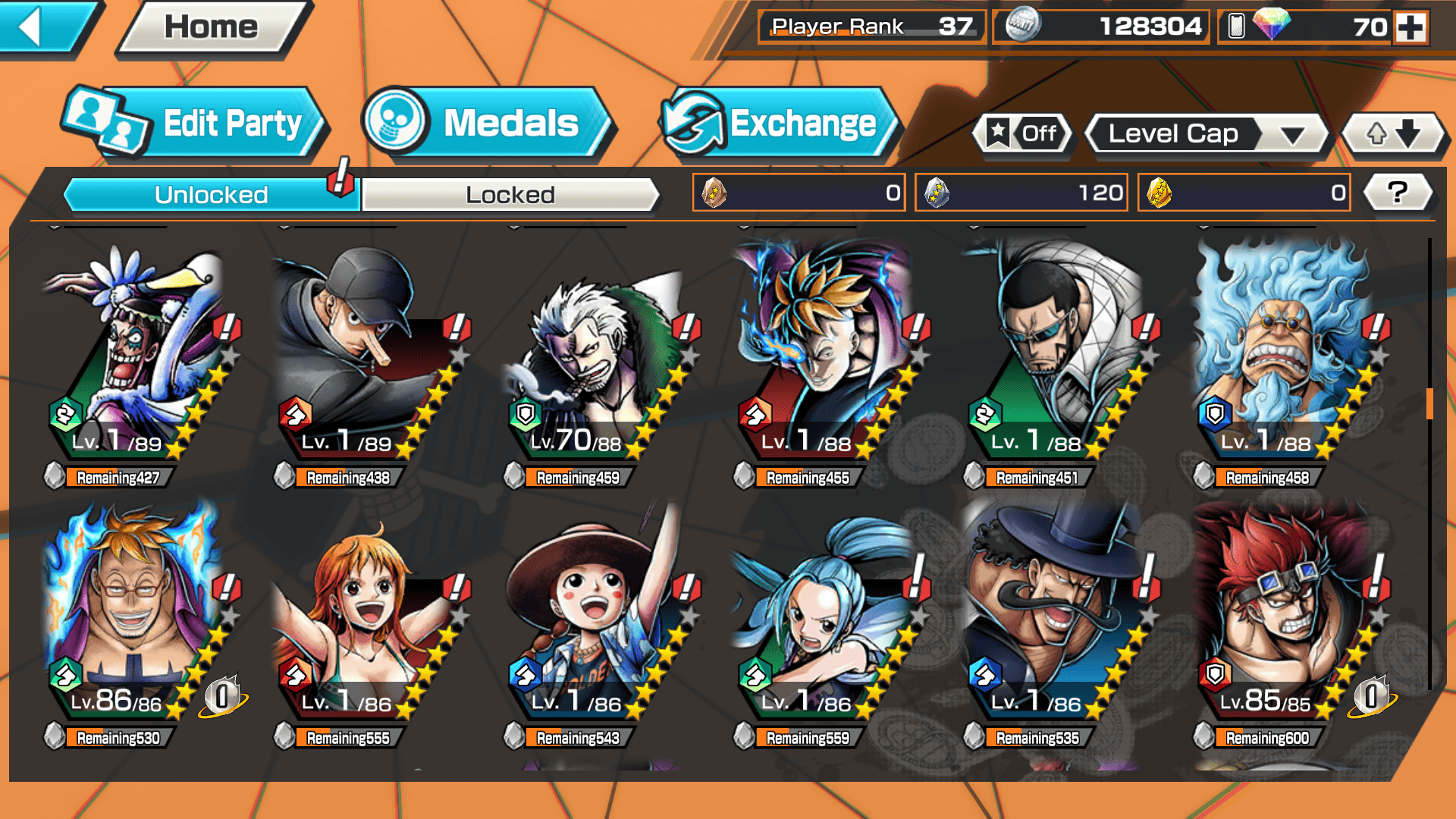Add rainbow diamonds with the plus button

point(1410,27)
